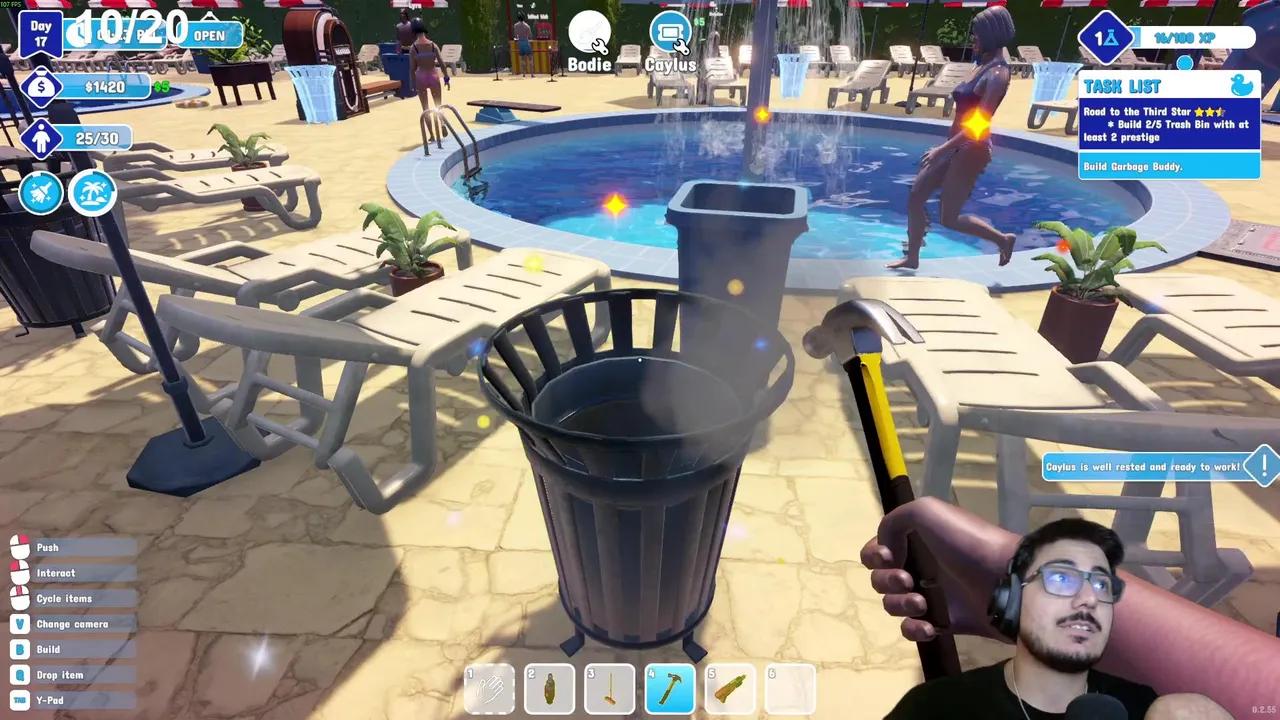Click the palm tree prestige icon
Viewport: 1280px width, 720px height.
92,192
